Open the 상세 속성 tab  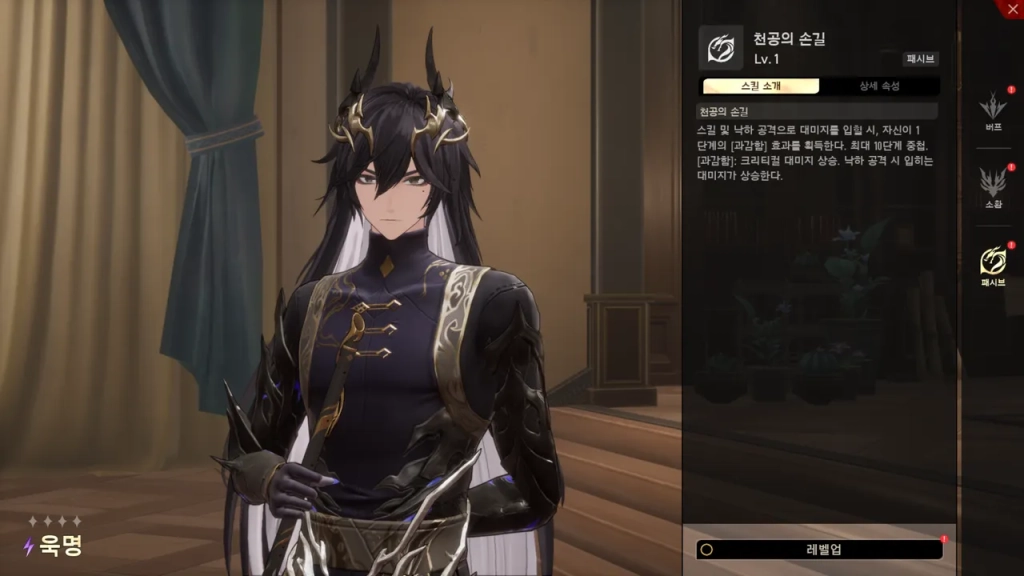879,86
